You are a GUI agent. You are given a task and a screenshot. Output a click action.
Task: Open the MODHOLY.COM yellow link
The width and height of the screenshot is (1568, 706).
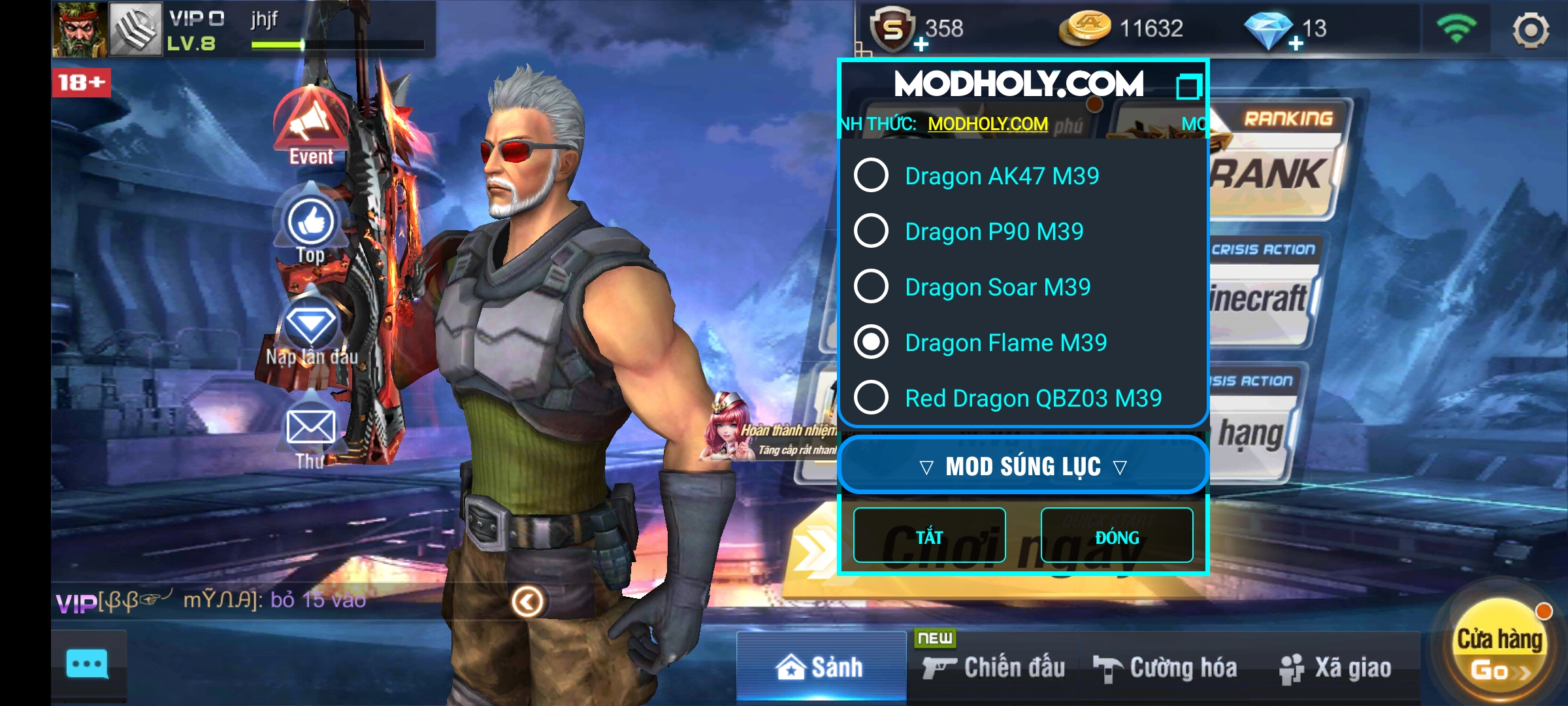(987, 124)
